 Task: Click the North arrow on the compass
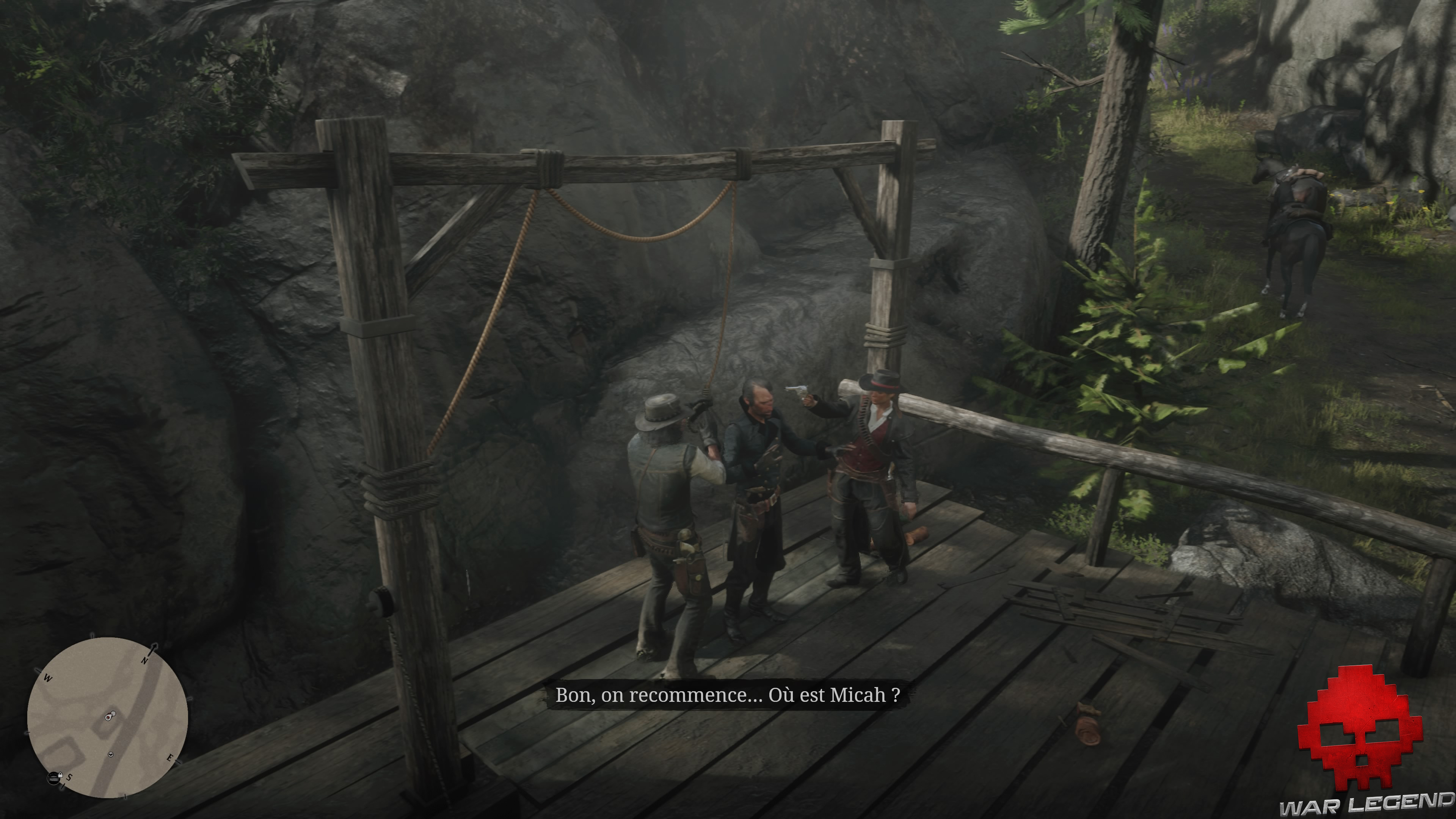point(153,649)
